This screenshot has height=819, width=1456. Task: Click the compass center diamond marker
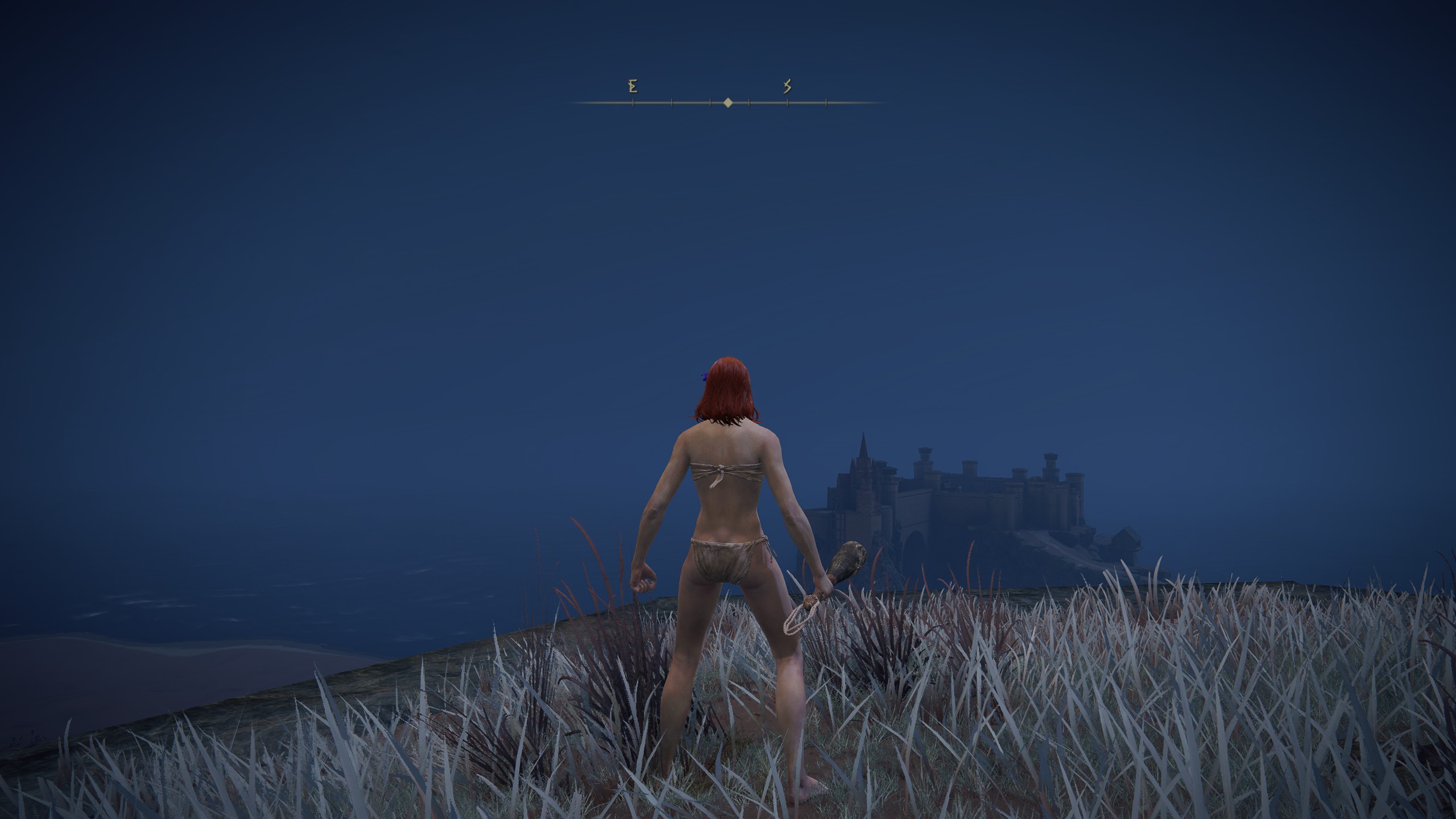click(728, 103)
